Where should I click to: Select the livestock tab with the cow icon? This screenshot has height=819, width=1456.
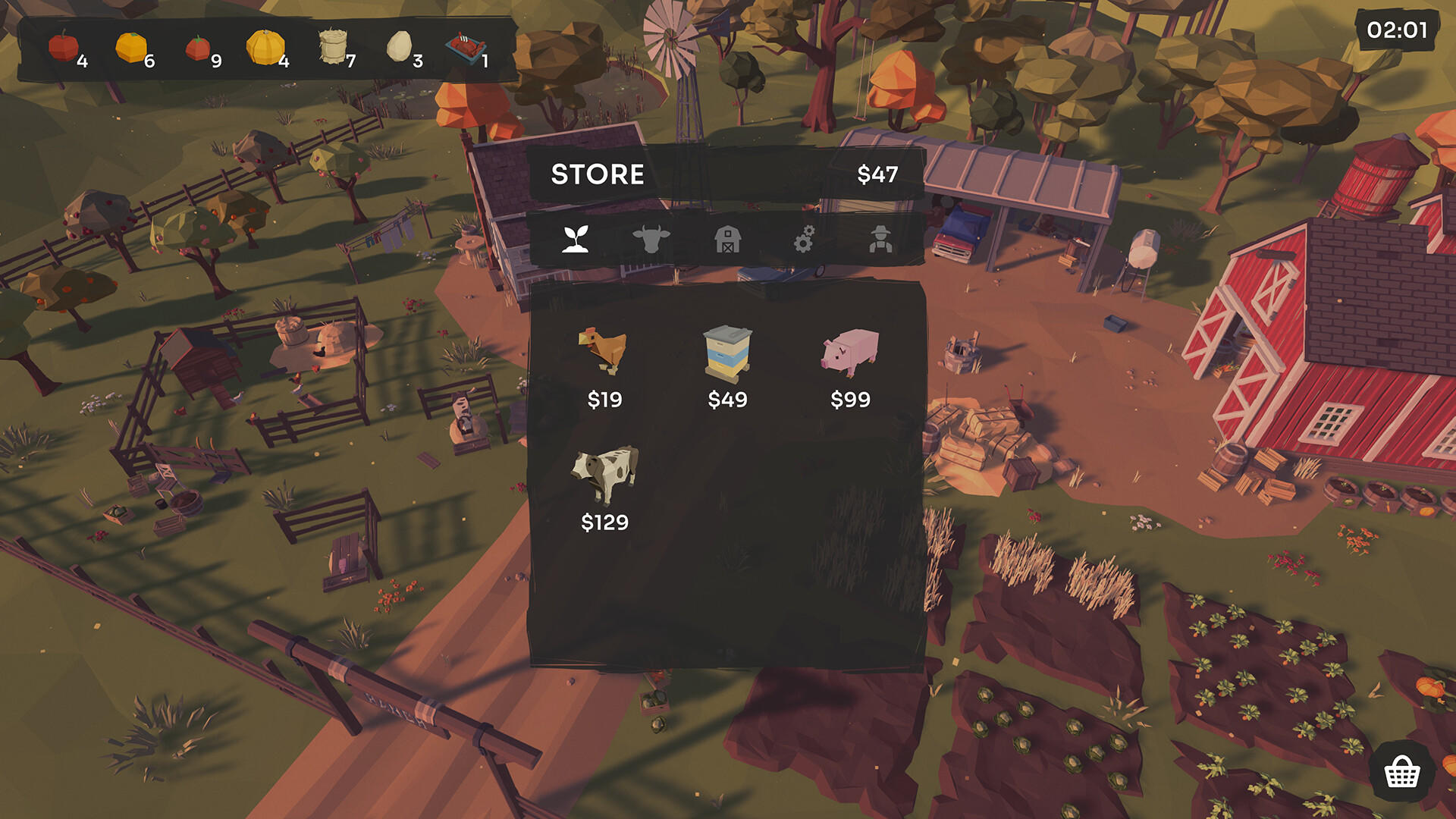[653, 240]
